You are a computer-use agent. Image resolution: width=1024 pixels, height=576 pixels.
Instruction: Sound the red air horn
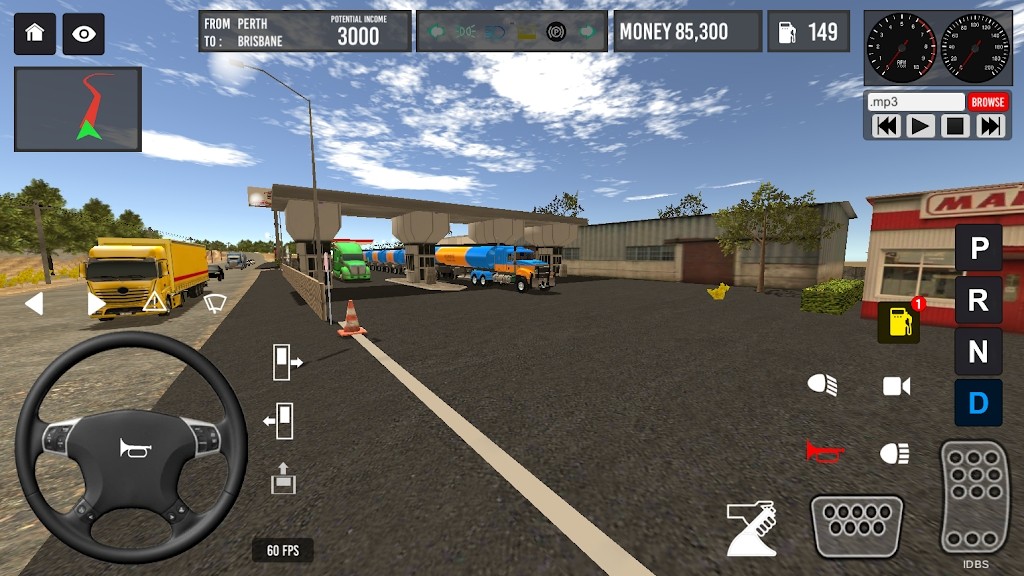(x=825, y=452)
